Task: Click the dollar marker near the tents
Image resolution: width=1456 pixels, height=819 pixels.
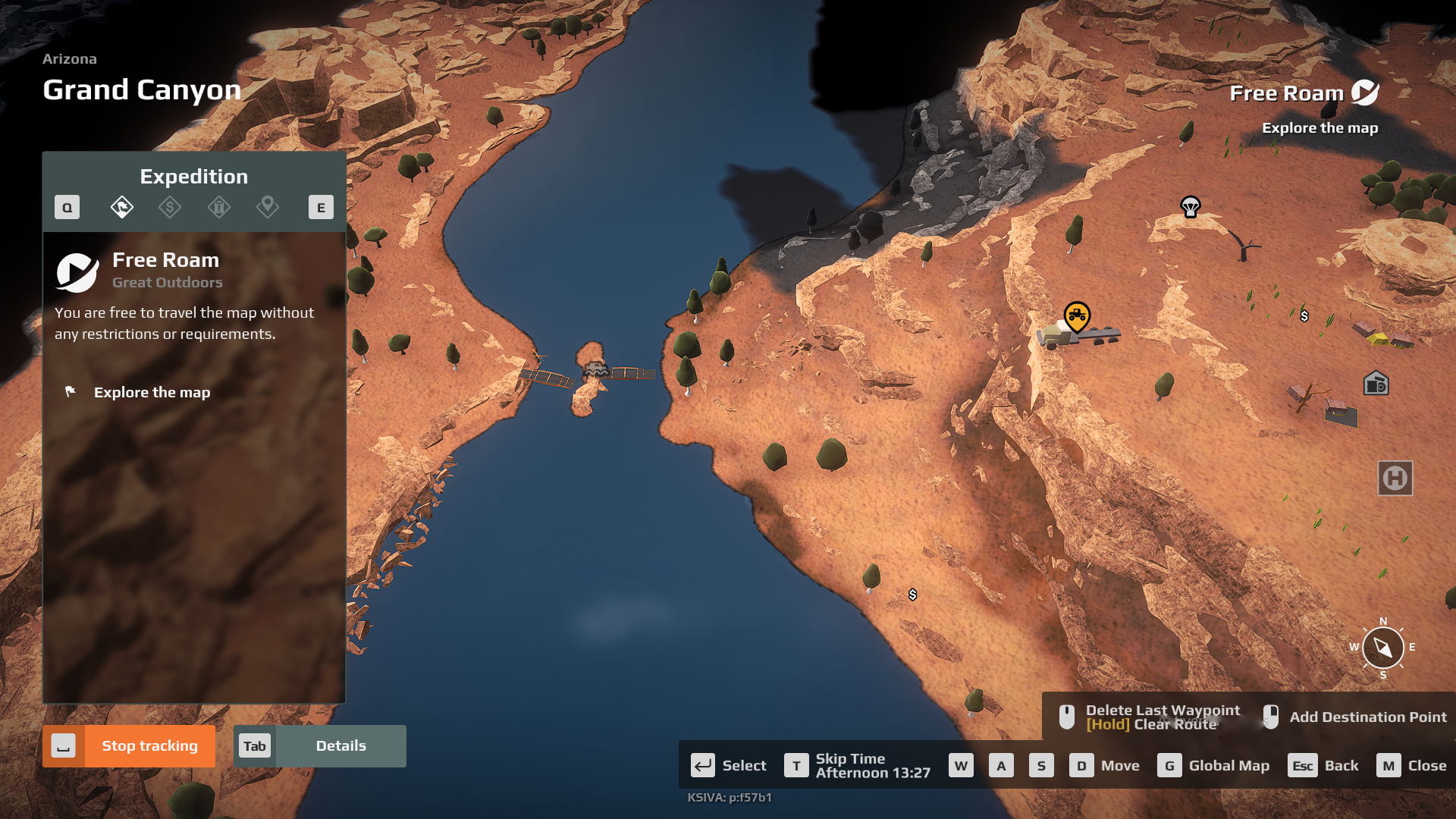Action: pos(1304,316)
